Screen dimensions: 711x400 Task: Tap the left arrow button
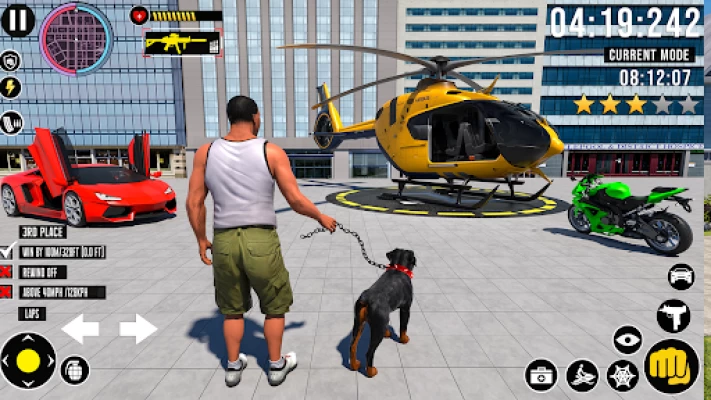[80, 328]
